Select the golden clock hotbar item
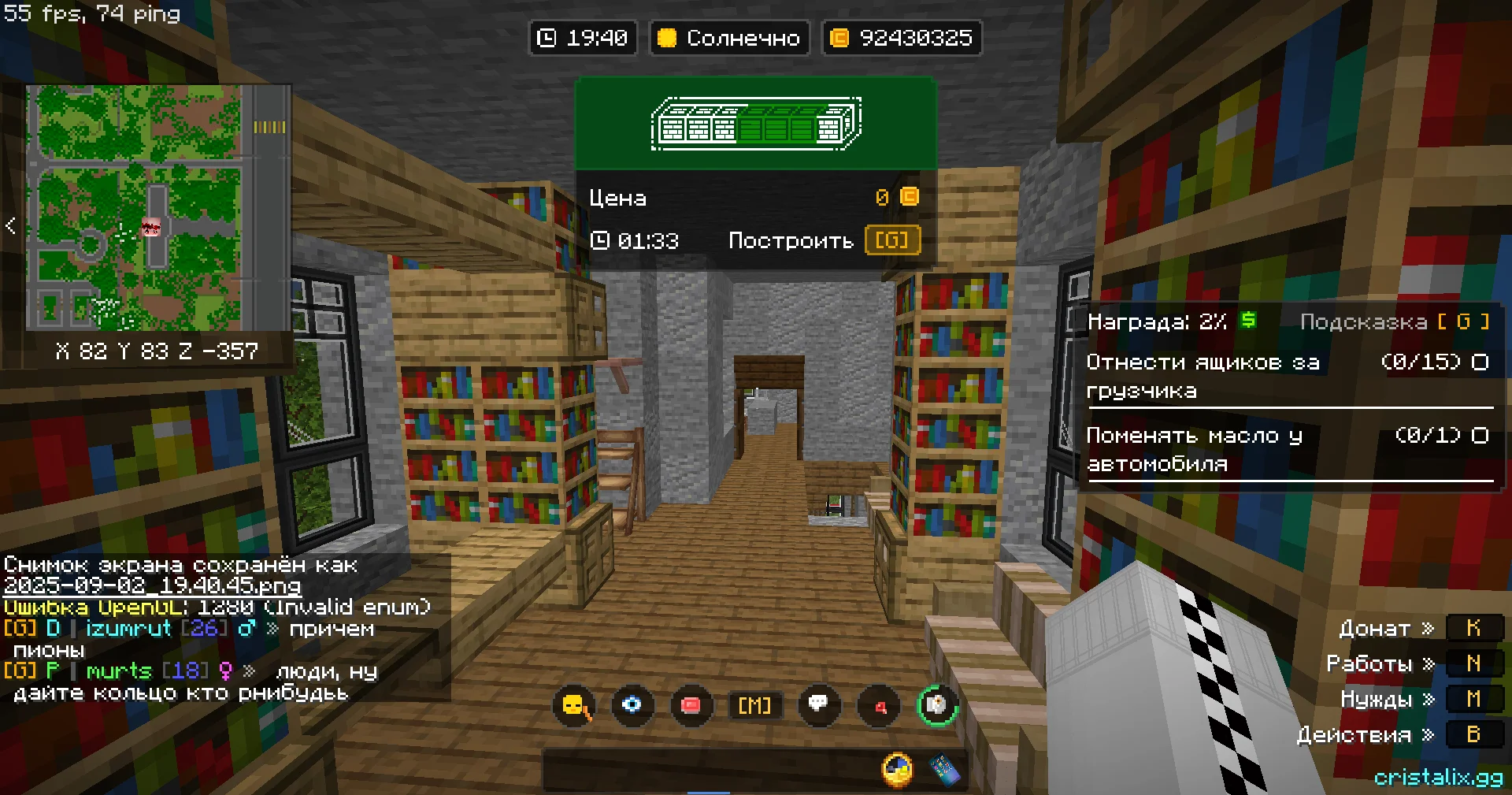The width and height of the screenshot is (1512, 795). tap(897, 770)
